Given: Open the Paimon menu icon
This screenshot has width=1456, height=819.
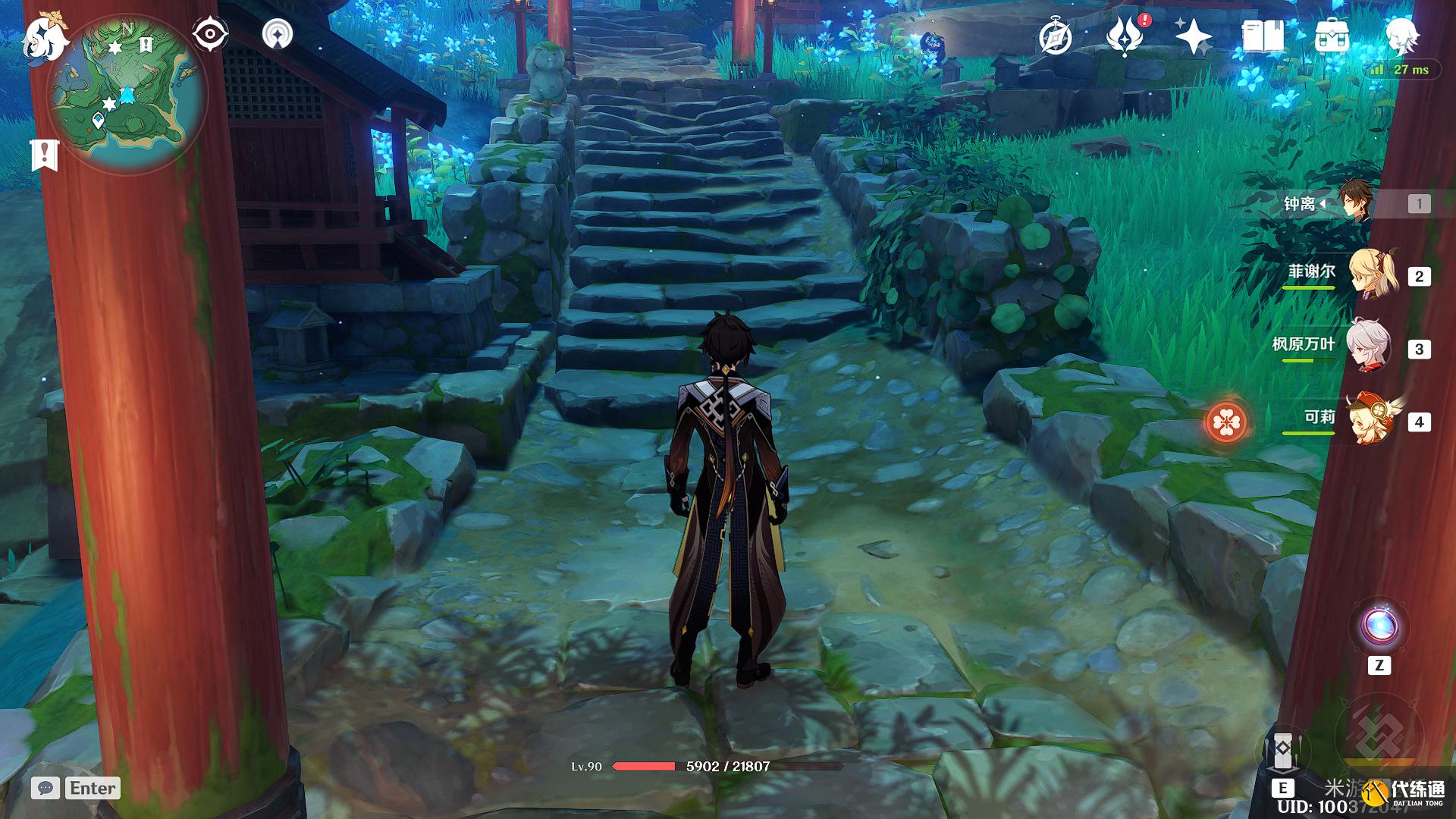Looking at the screenshot, I should point(44,38).
